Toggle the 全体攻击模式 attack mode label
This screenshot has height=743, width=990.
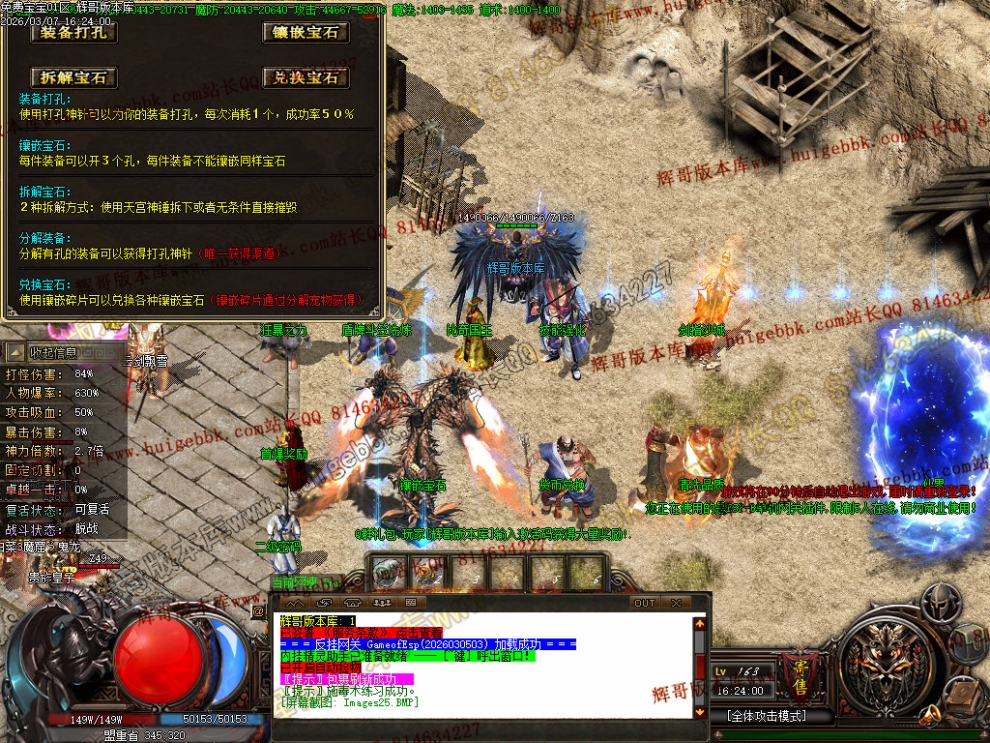(768, 716)
